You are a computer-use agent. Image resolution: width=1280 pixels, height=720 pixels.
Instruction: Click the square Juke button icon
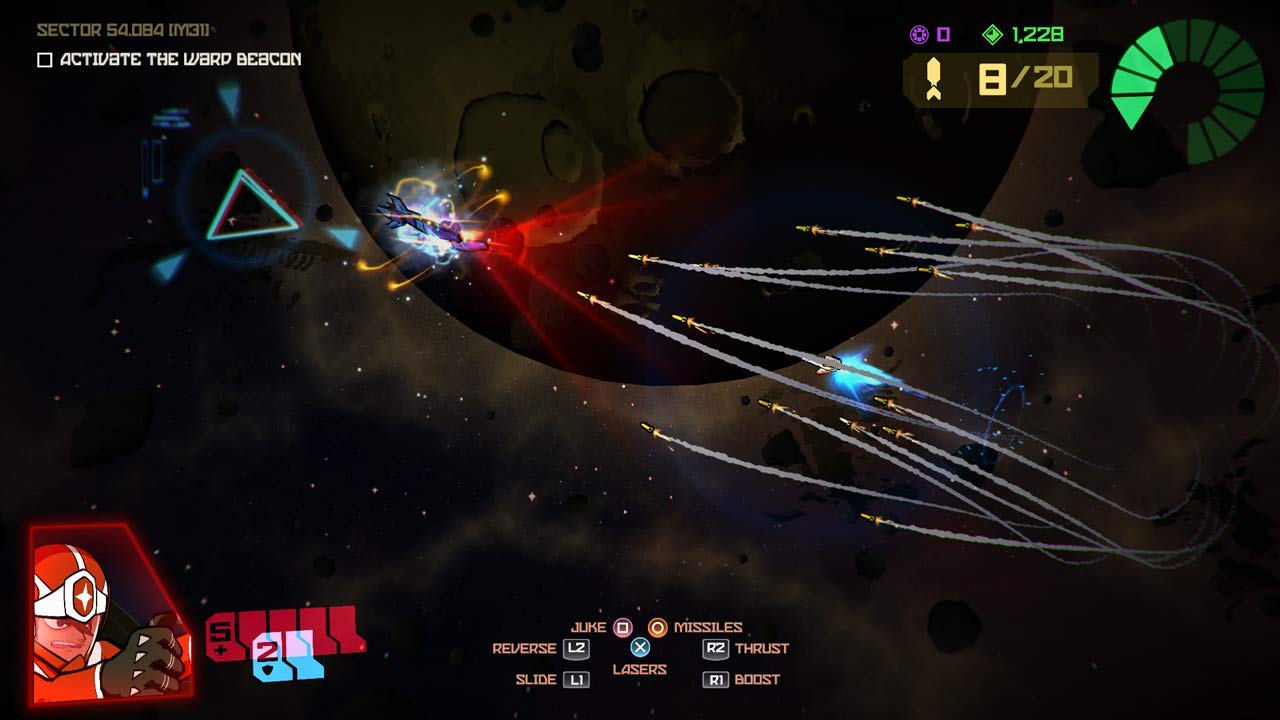click(x=623, y=628)
